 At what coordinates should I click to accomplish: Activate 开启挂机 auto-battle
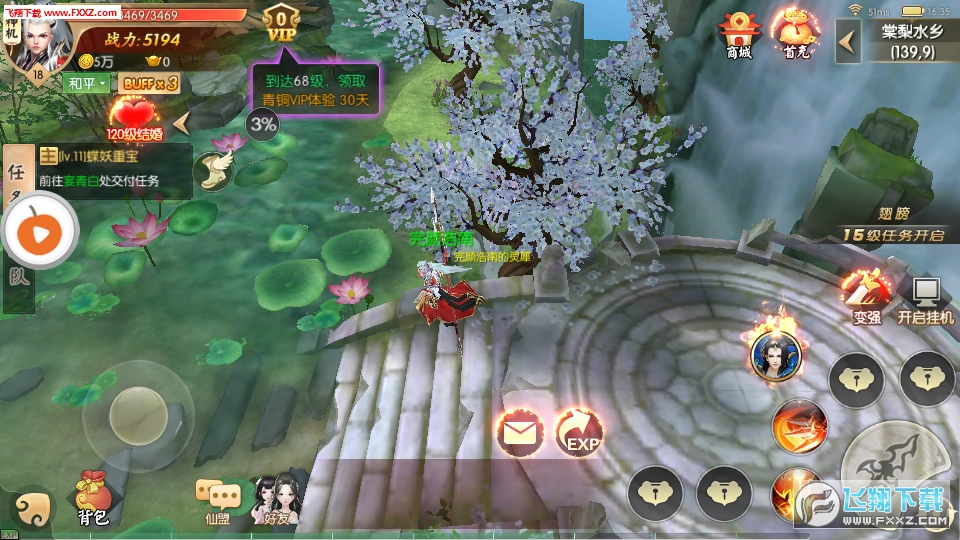coord(925,298)
